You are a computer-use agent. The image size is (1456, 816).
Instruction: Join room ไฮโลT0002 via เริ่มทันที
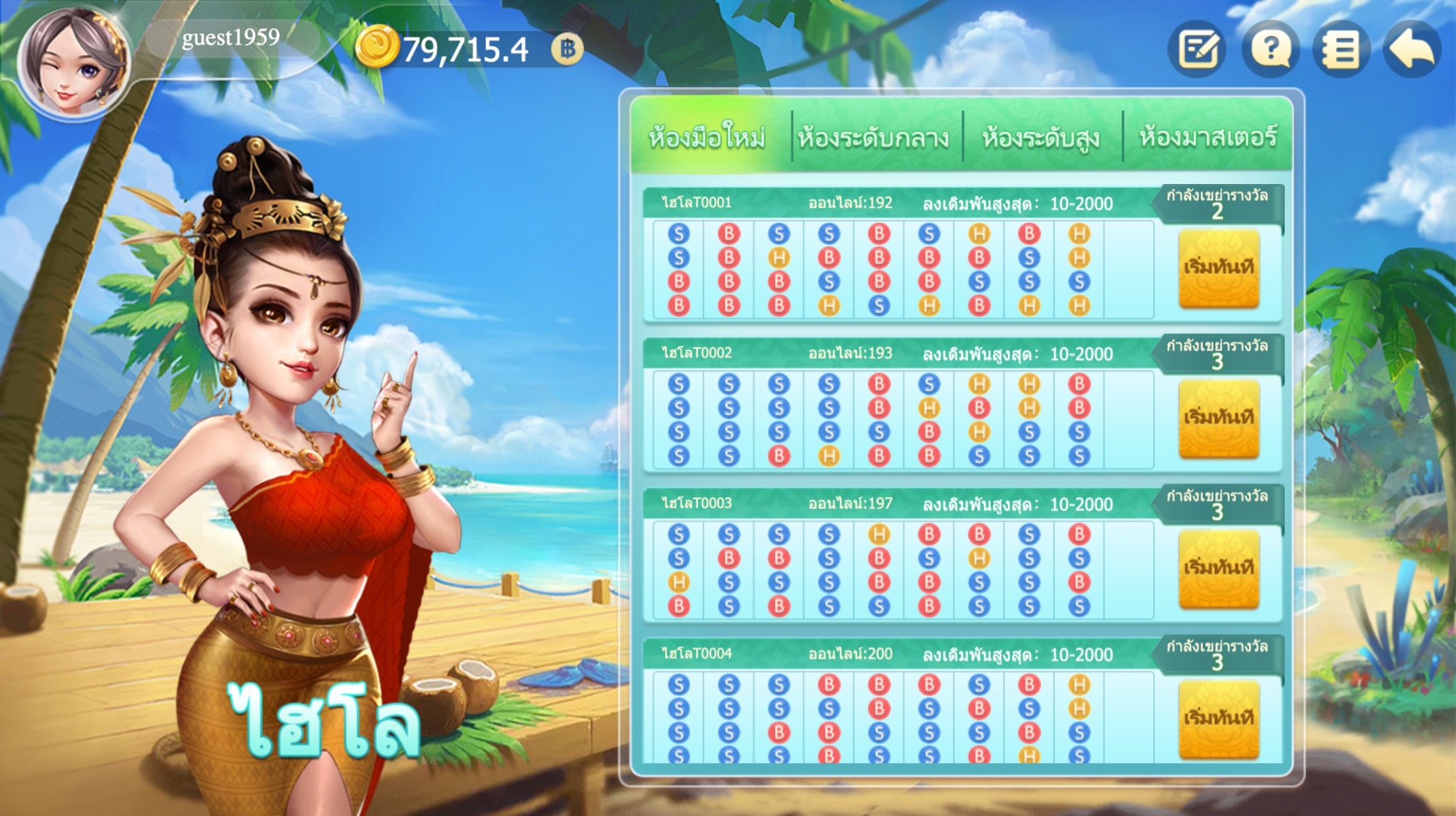click(1218, 418)
